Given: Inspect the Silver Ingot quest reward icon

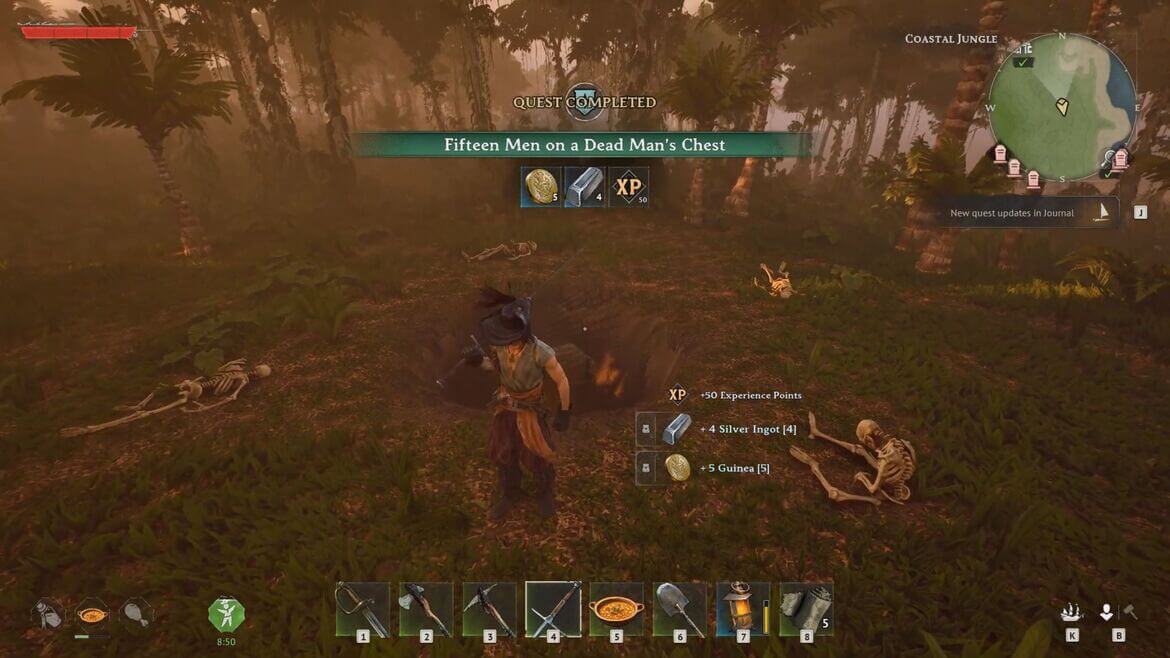Looking at the screenshot, I should coord(584,187).
